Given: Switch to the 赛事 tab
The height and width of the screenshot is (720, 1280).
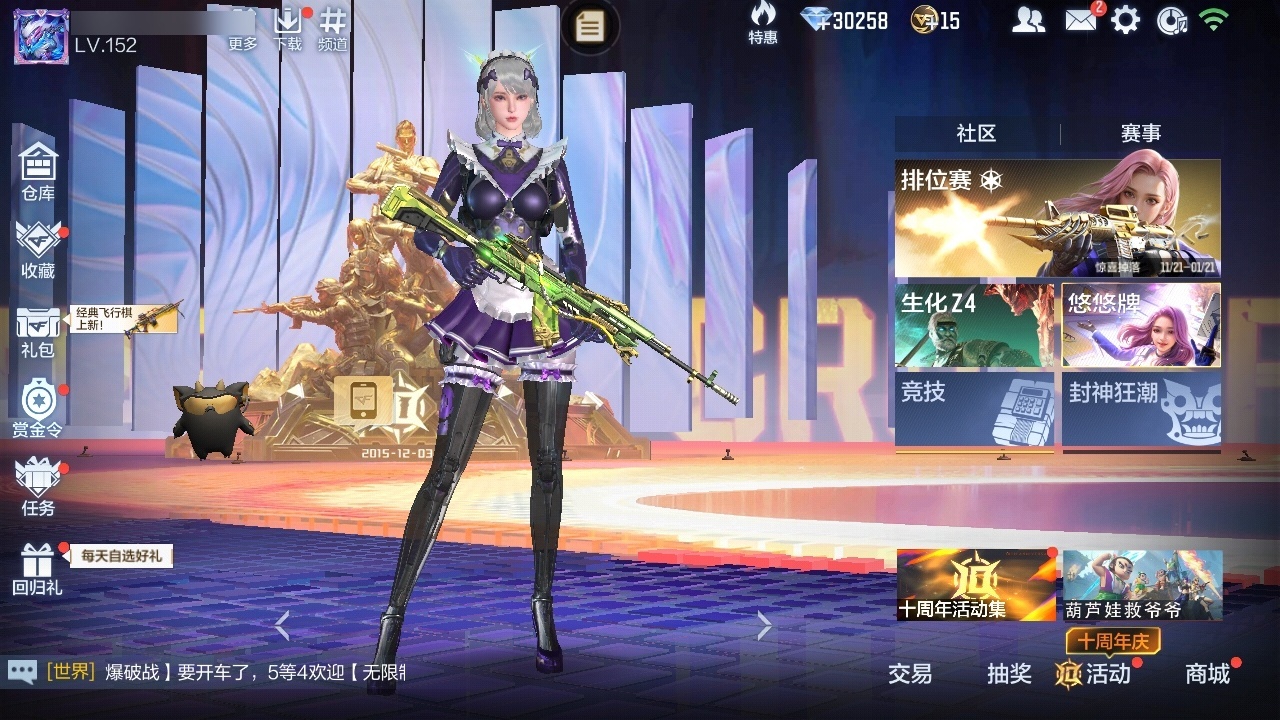Looking at the screenshot, I should pyautogui.click(x=1140, y=133).
